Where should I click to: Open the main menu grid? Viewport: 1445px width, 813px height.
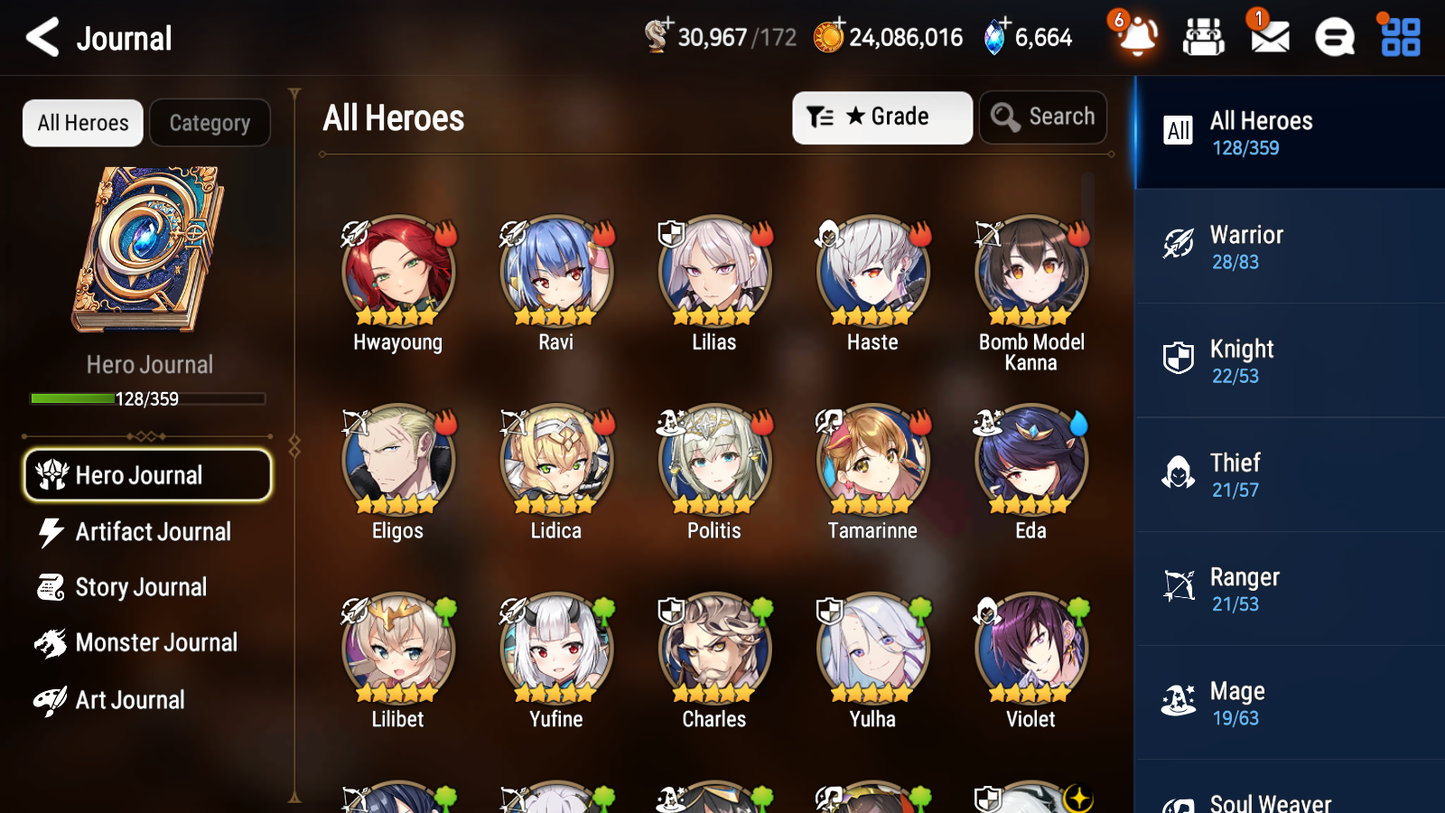point(1398,37)
